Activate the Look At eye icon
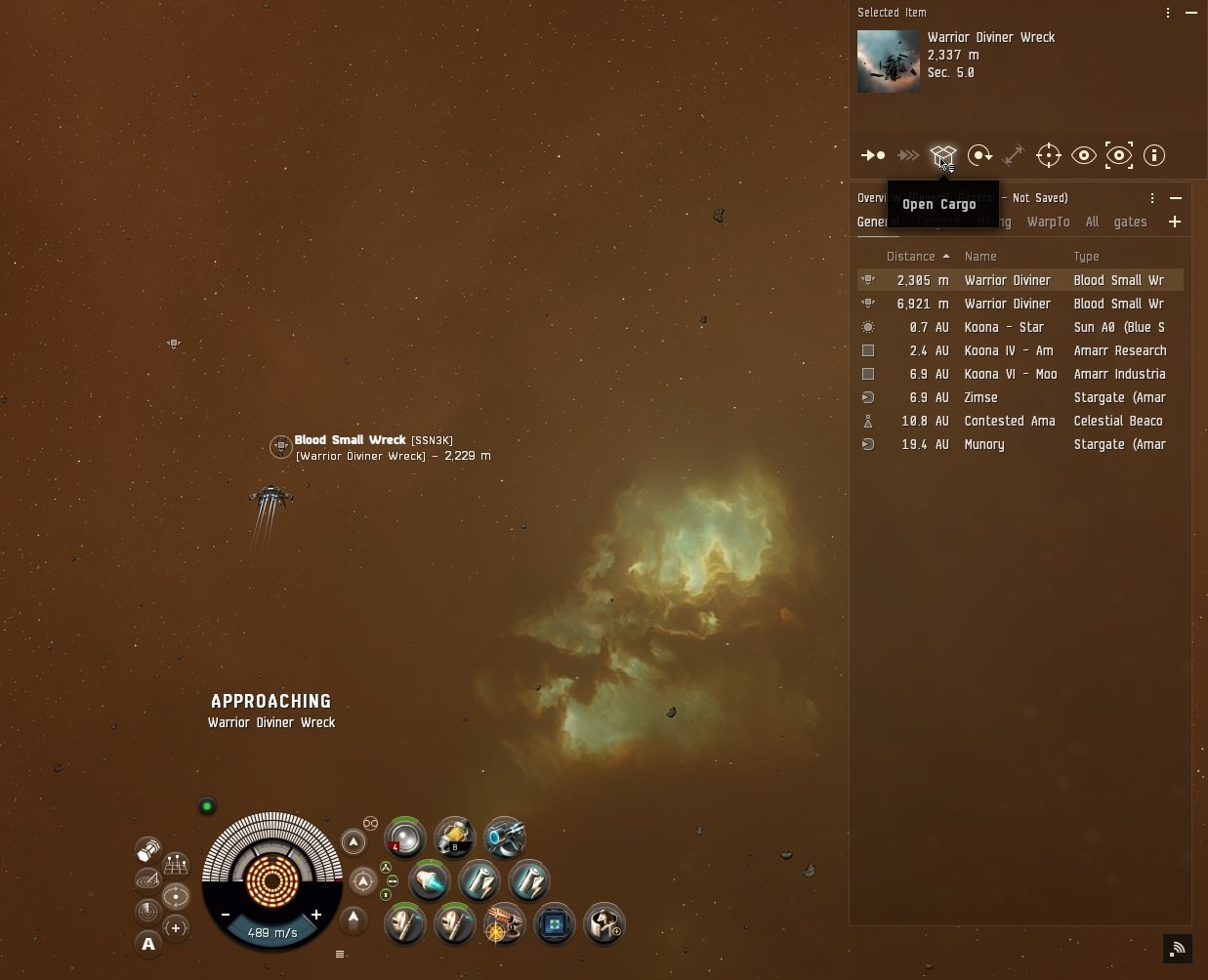The height and width of the screenshot is (980, 1208). pyautogui.click(x=1083, y=155)
